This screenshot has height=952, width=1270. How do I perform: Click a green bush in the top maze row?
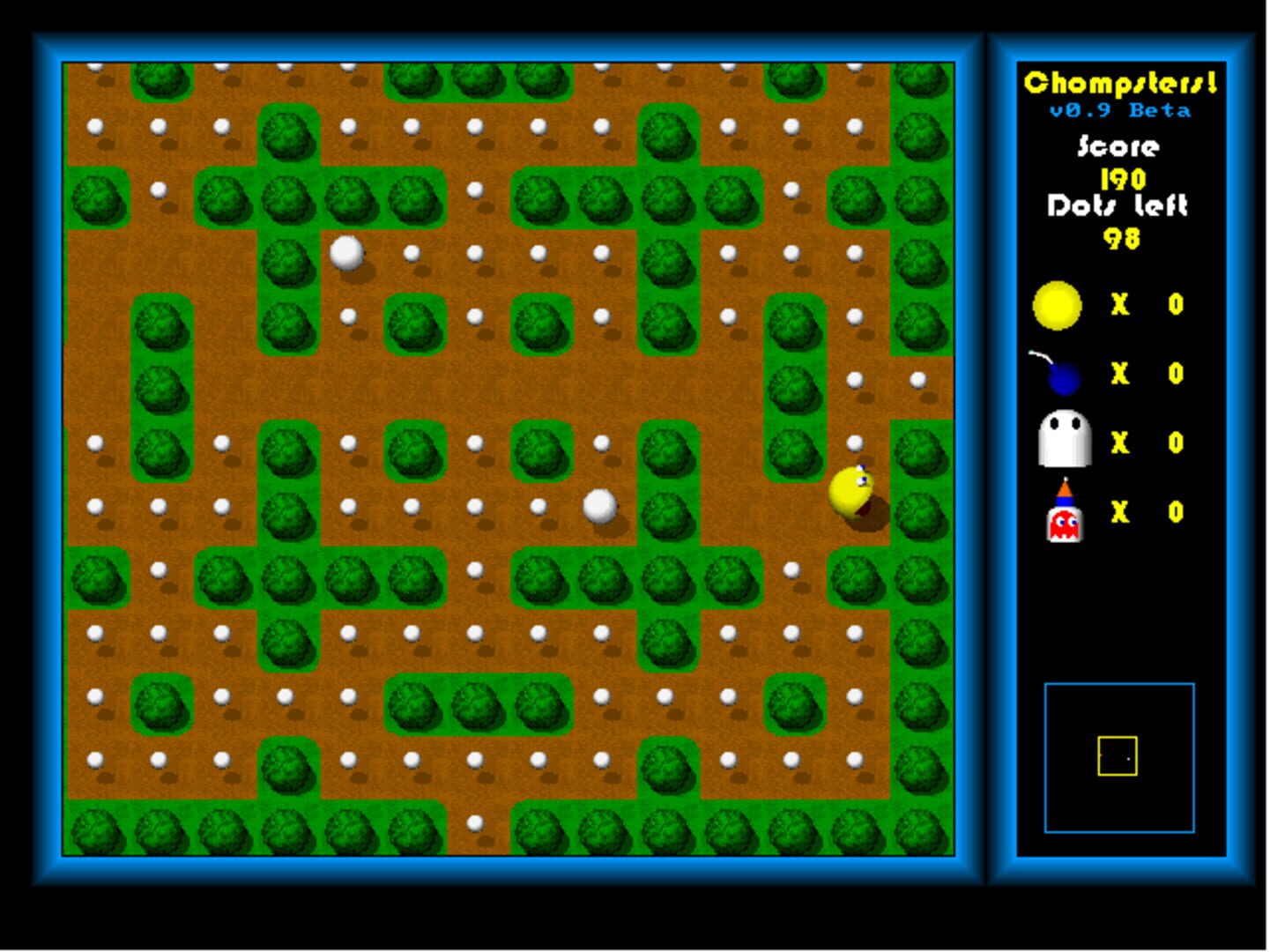[x=161, y=81]
